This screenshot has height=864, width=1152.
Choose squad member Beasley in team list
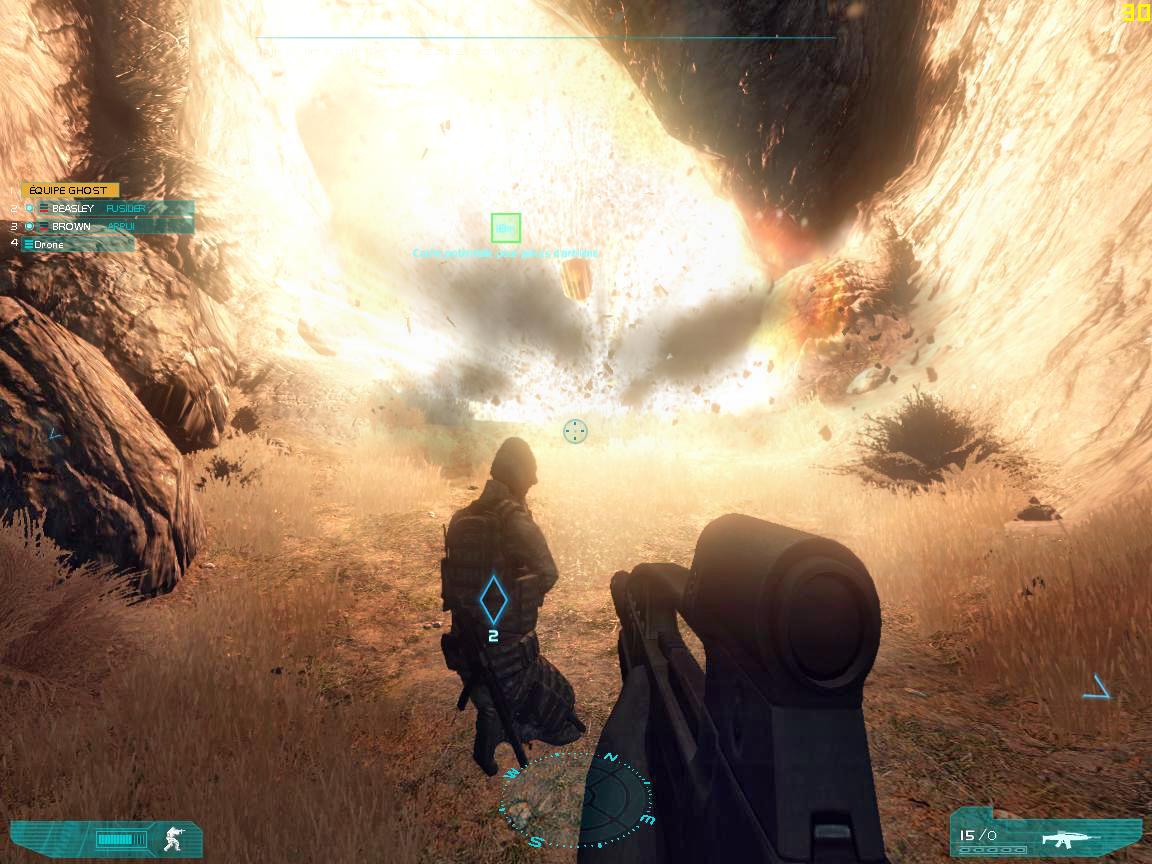pyautogui.click(x=73, y=208)
